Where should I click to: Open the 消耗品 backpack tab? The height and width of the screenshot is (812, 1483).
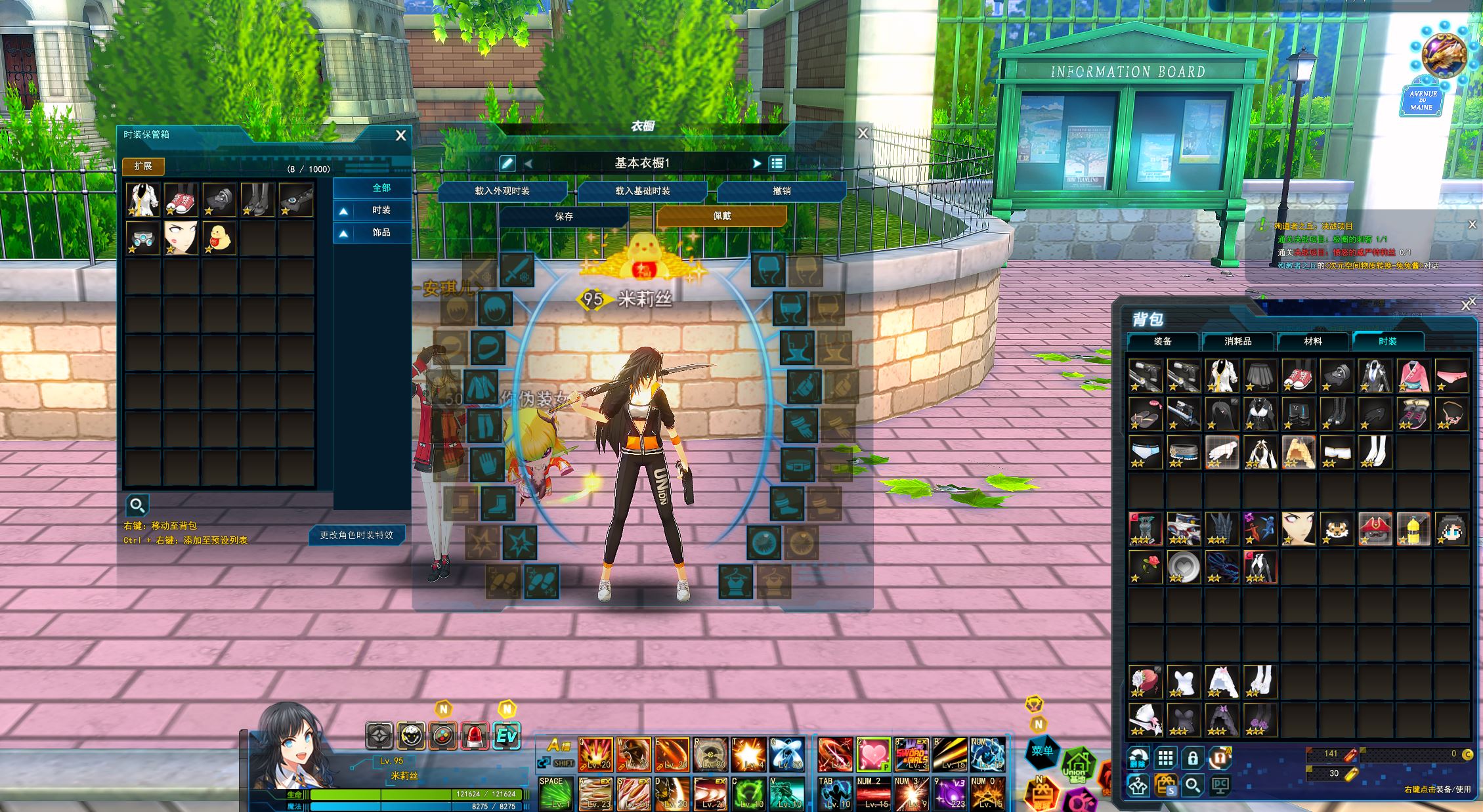pyautogui.click(x=1237, y=341)
